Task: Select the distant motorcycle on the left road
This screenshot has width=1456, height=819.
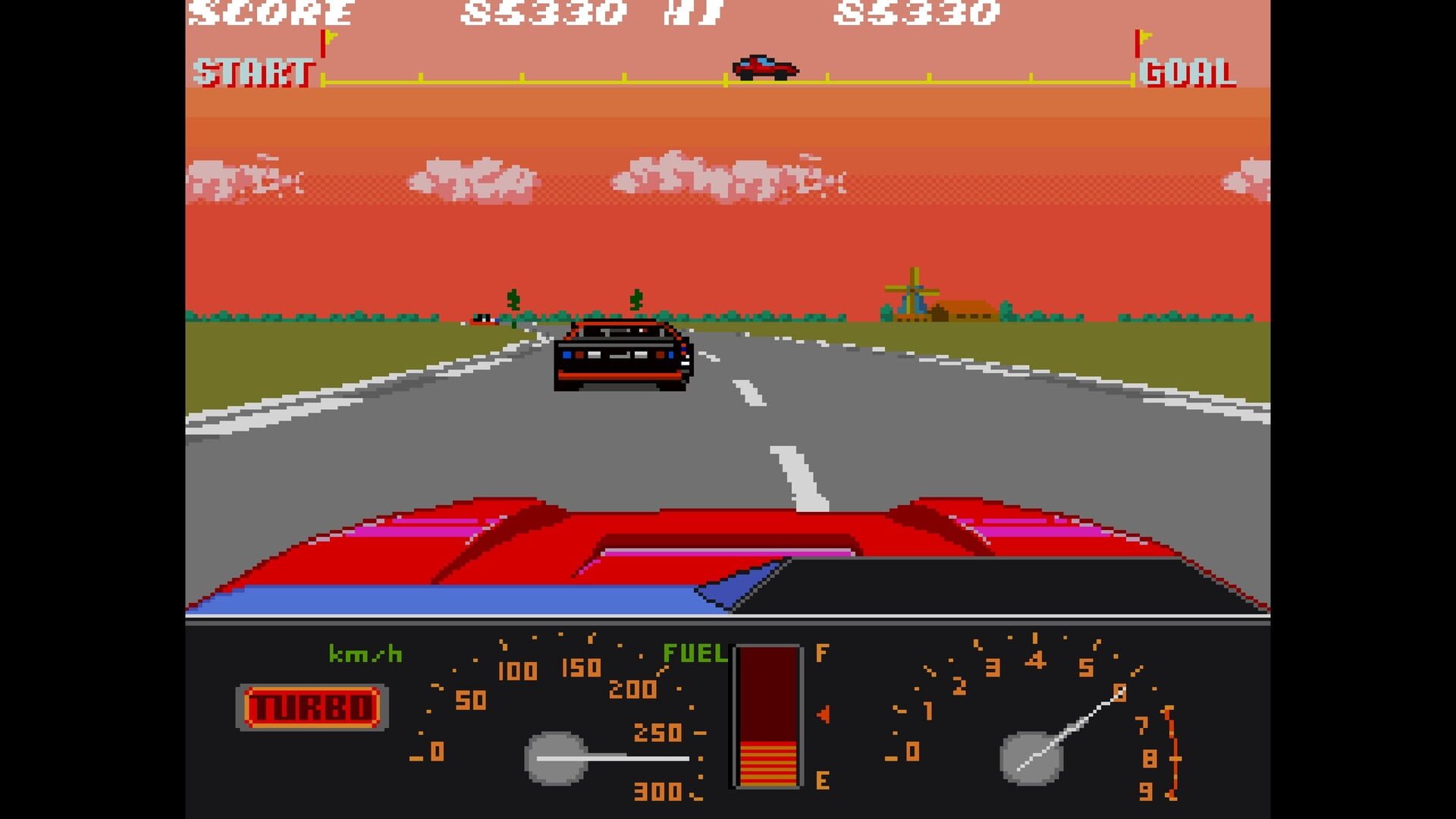Action: pos(482,318)
